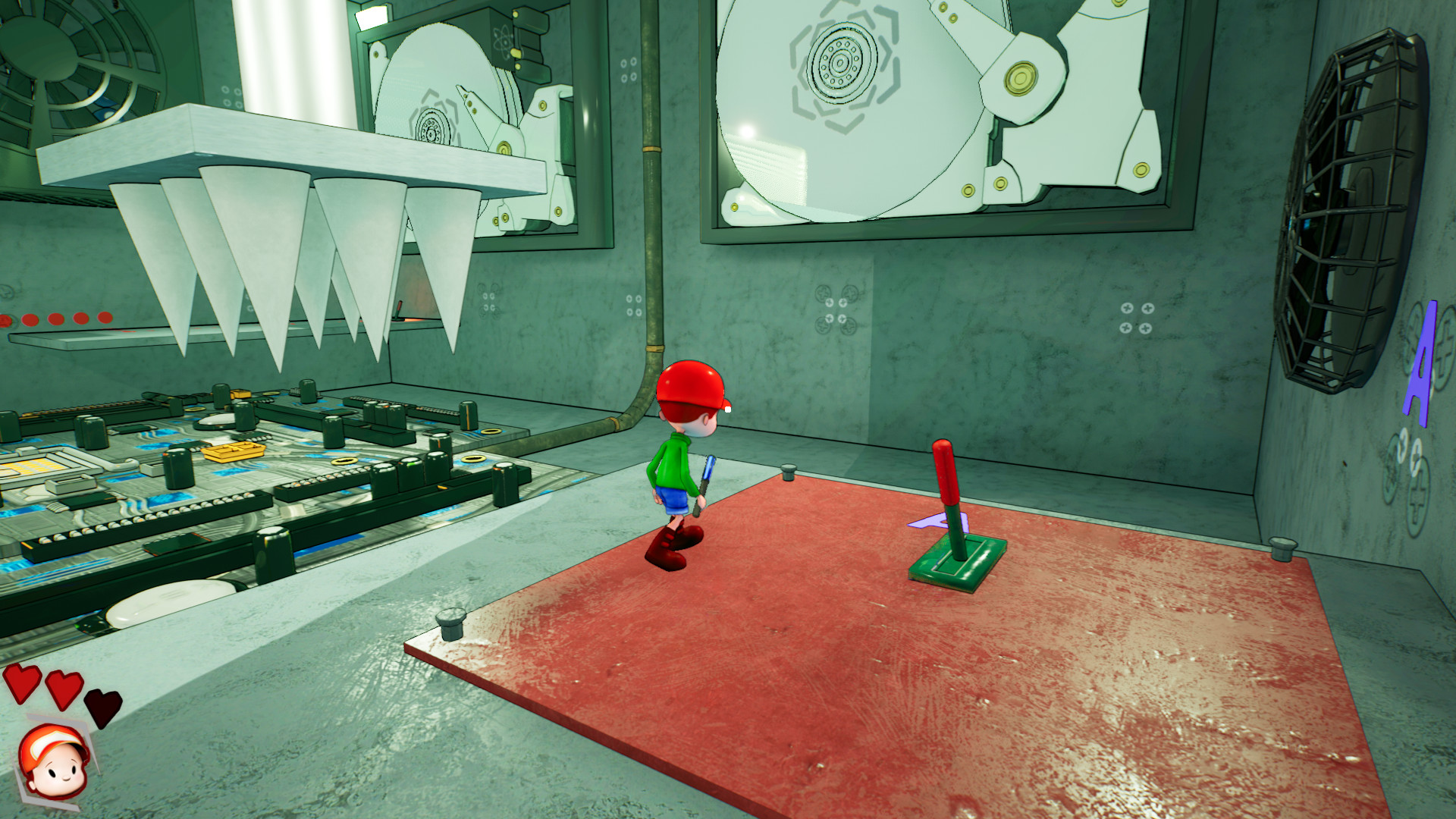Click the atom symbol on the hard drive panel

point(503,42)
